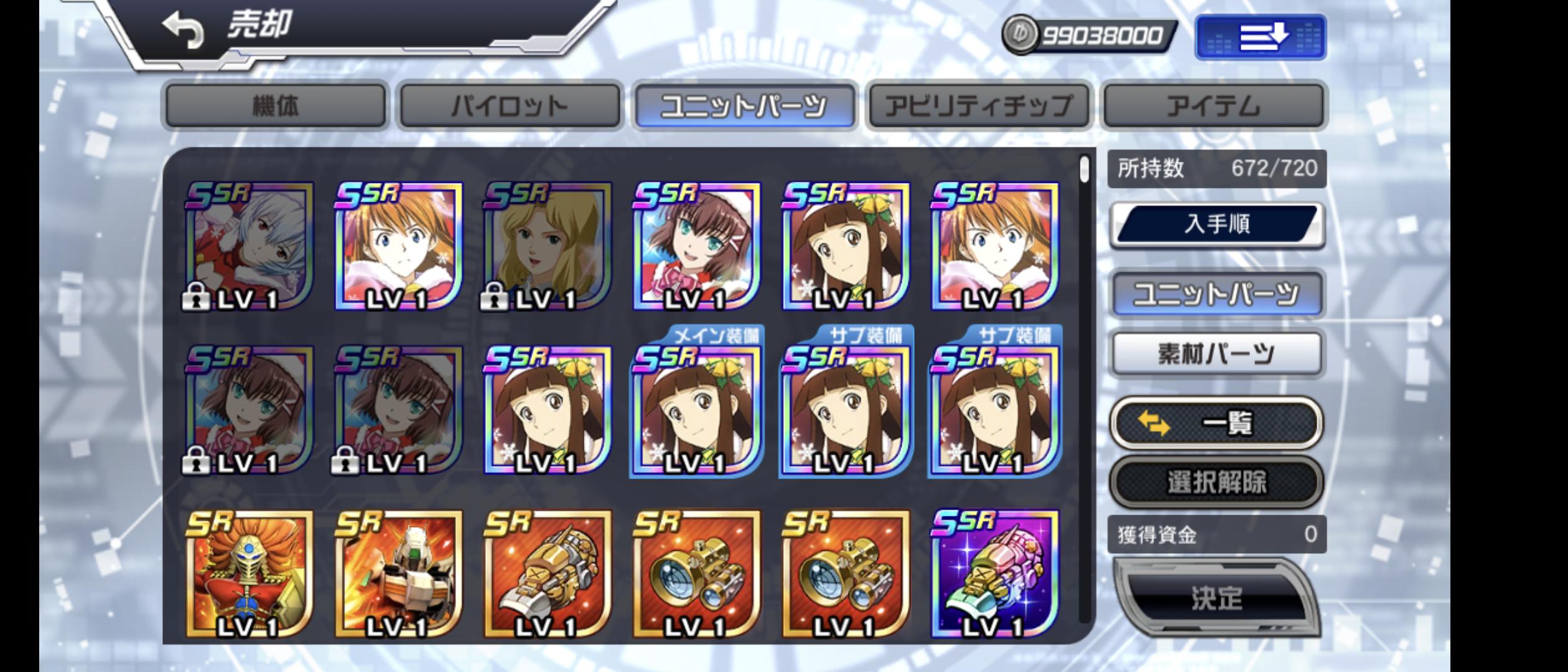Image resolution: width=1568 pixels, height=672 pixels.
Task: Select the locked blue-haired girl SSR part
Action: [249, 246]
